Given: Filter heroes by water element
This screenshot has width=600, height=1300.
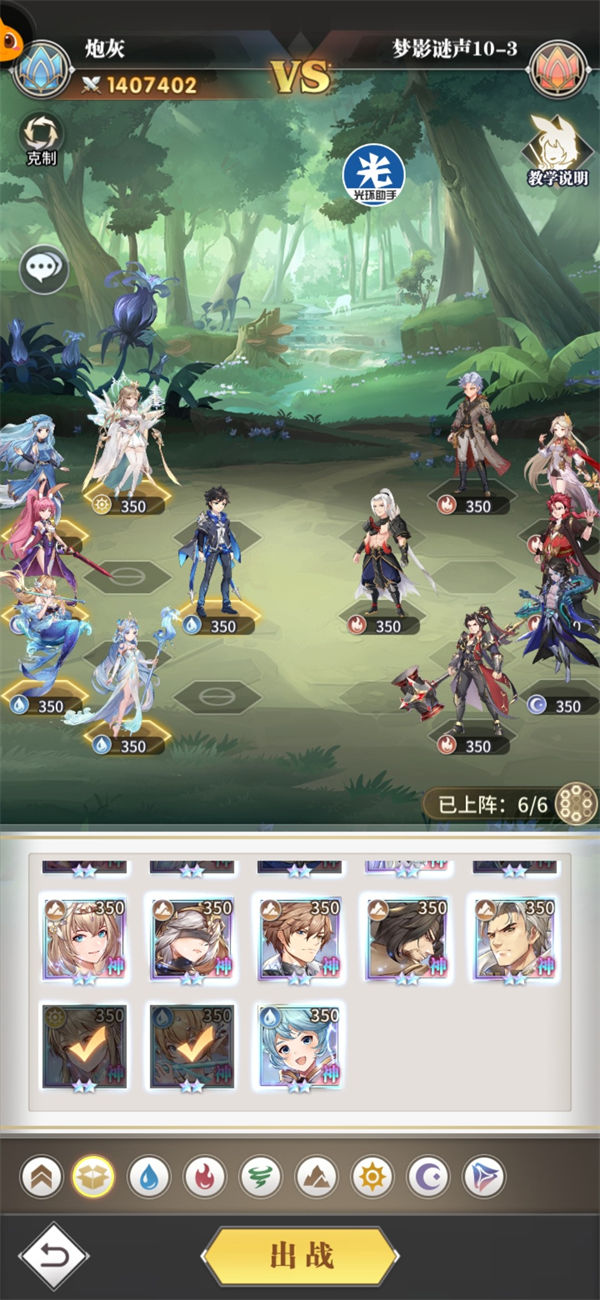Looking at the screenshot, I should click(x=149, y=1177).
